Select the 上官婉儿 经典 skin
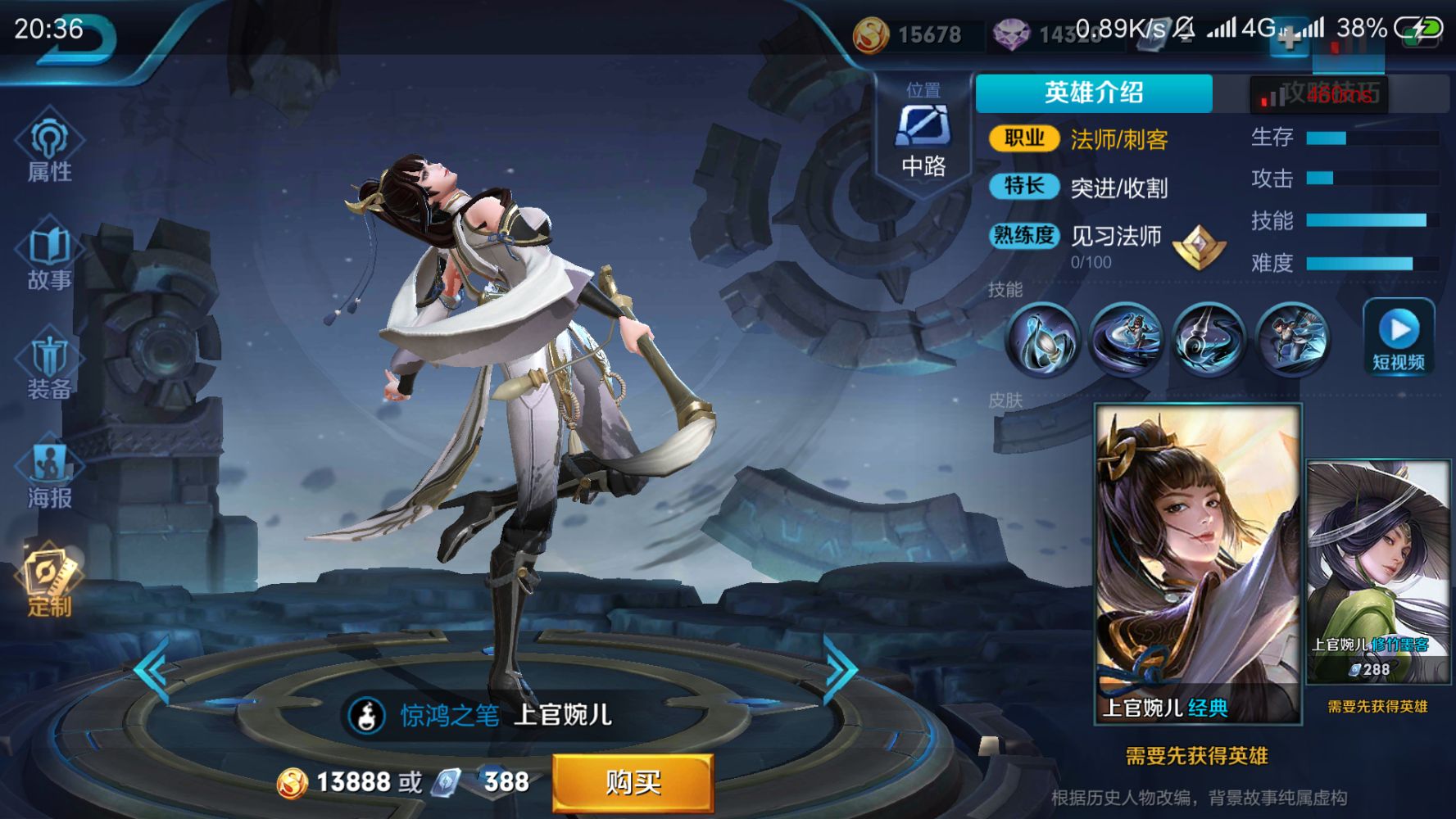The image size is (1456, 819). click(1198, 565)
